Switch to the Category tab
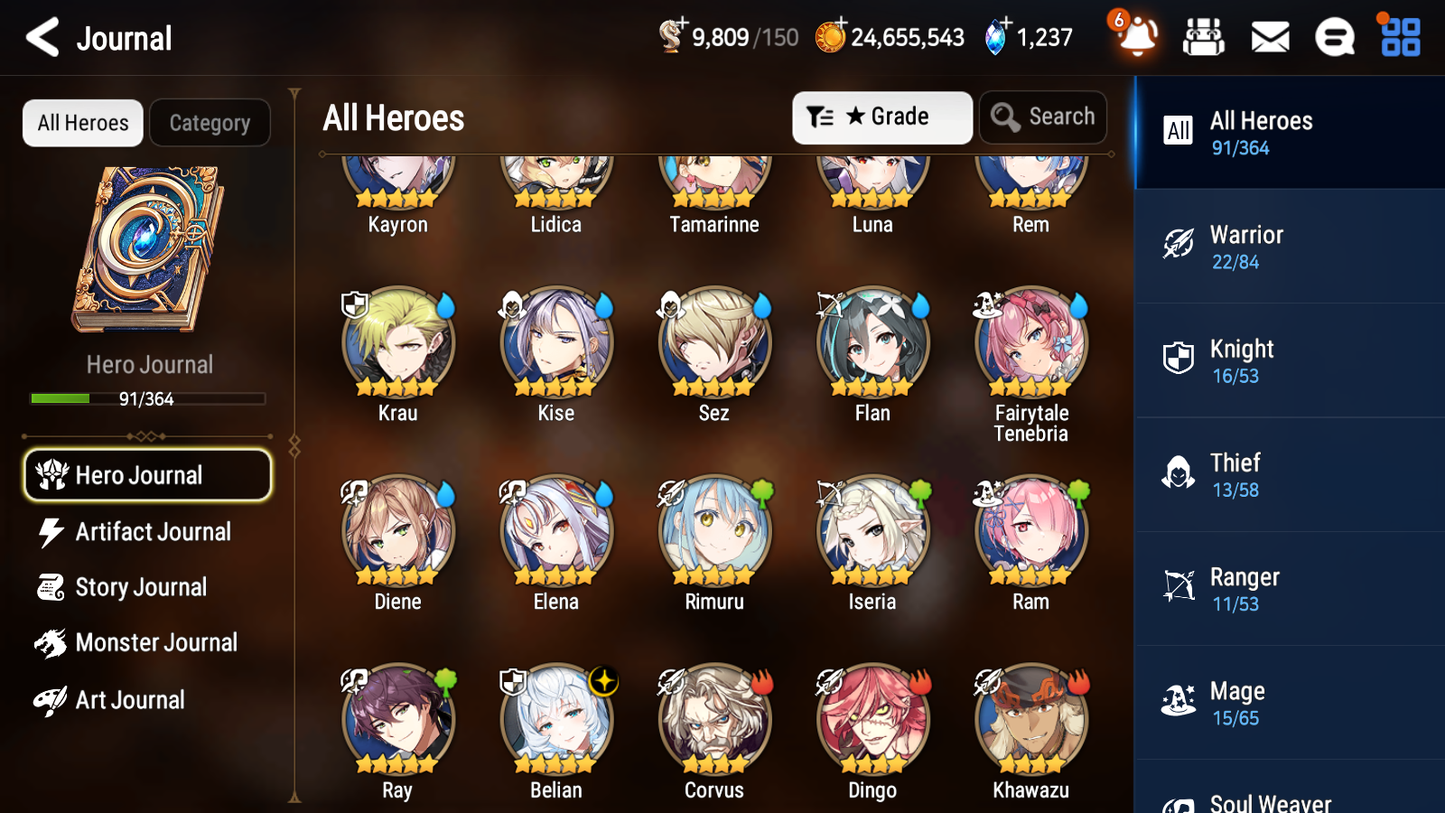 [x=210, y=123]
